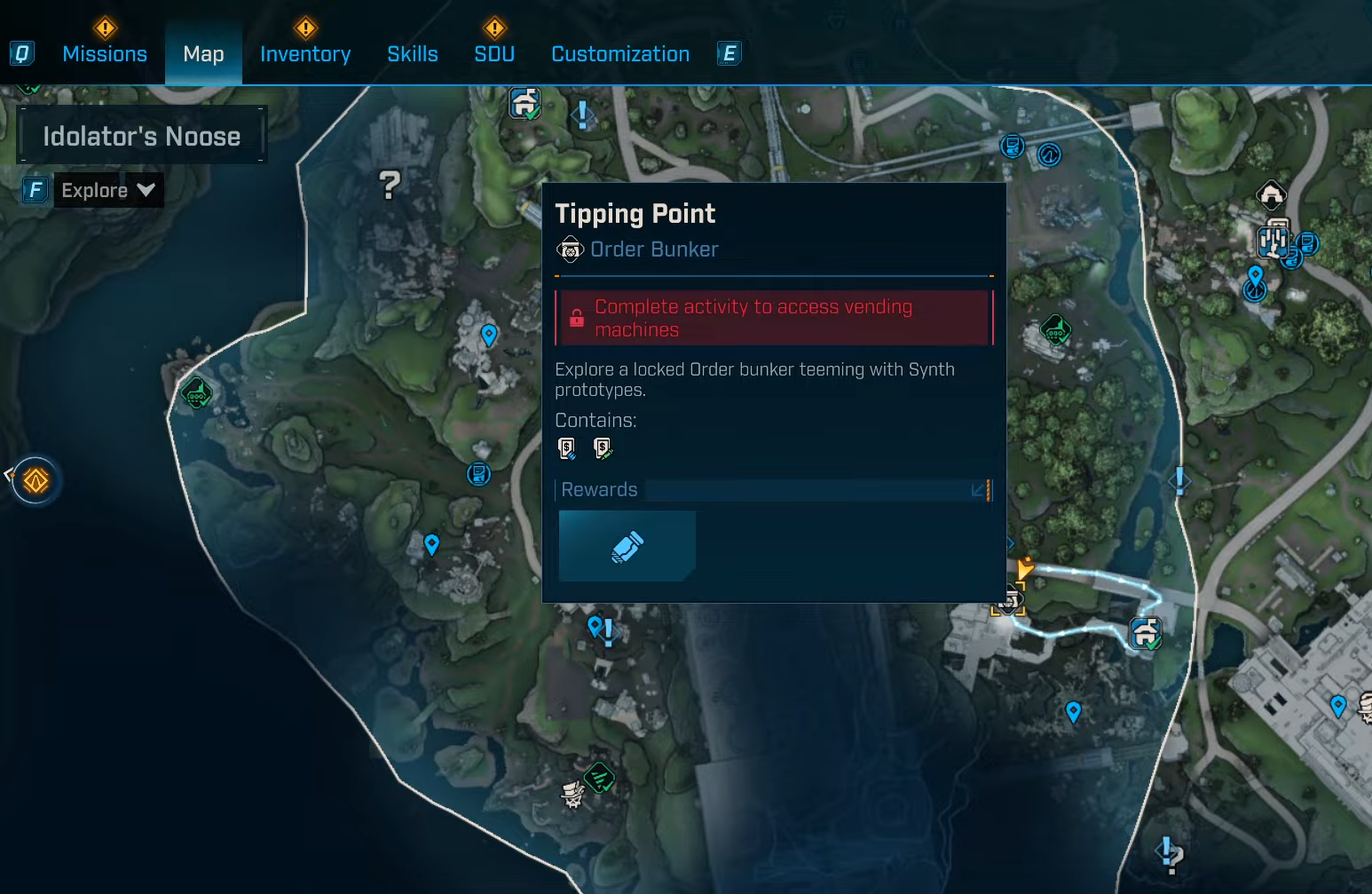The image size is (1372, 894).
Task: Expand the Explore dropdown filter
Action: coord(108,190)
